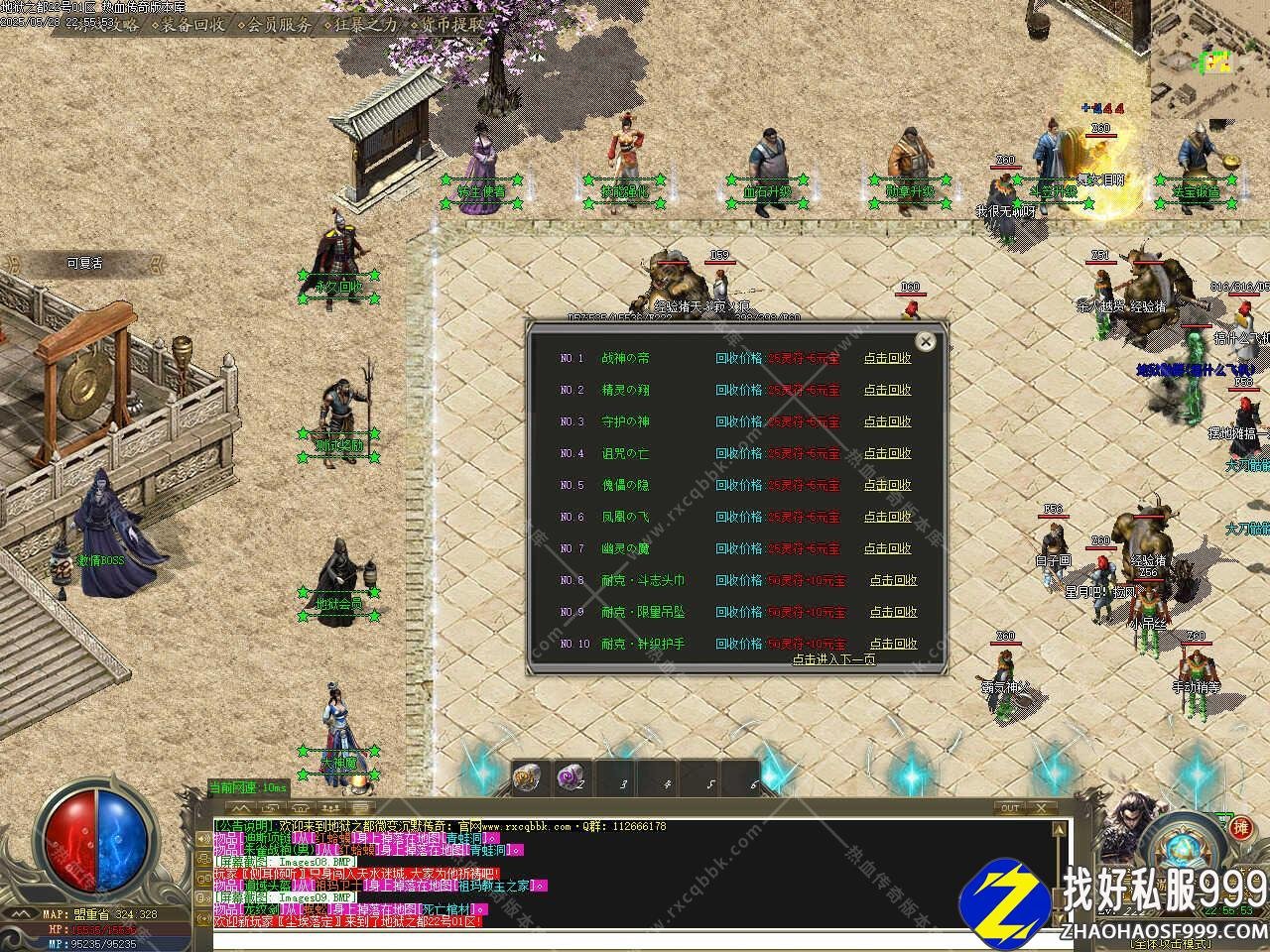Recycle item NO.5 傀儡の隐
Screen dimensions: 1270x952
tap(886, 485)
